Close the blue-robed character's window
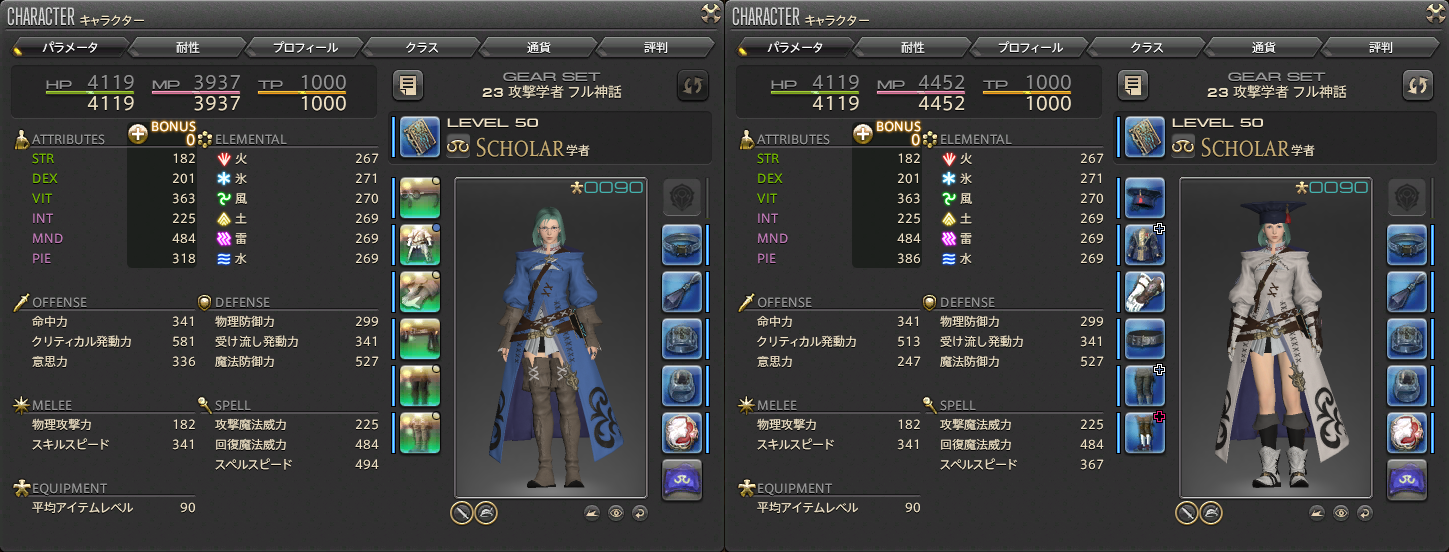This screenshot has height=552, width=1449. click(711, 12)
